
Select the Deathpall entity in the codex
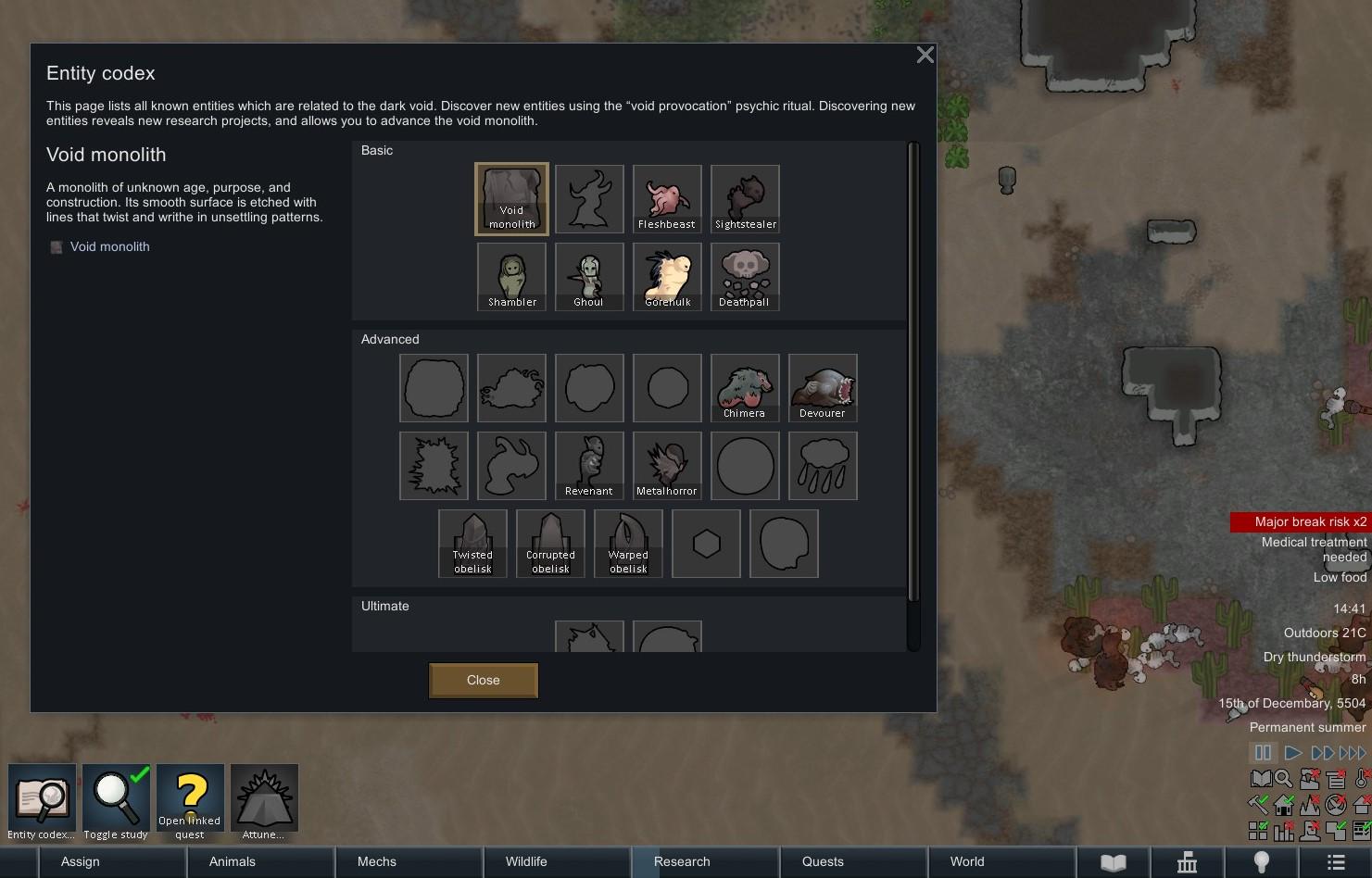744,276
